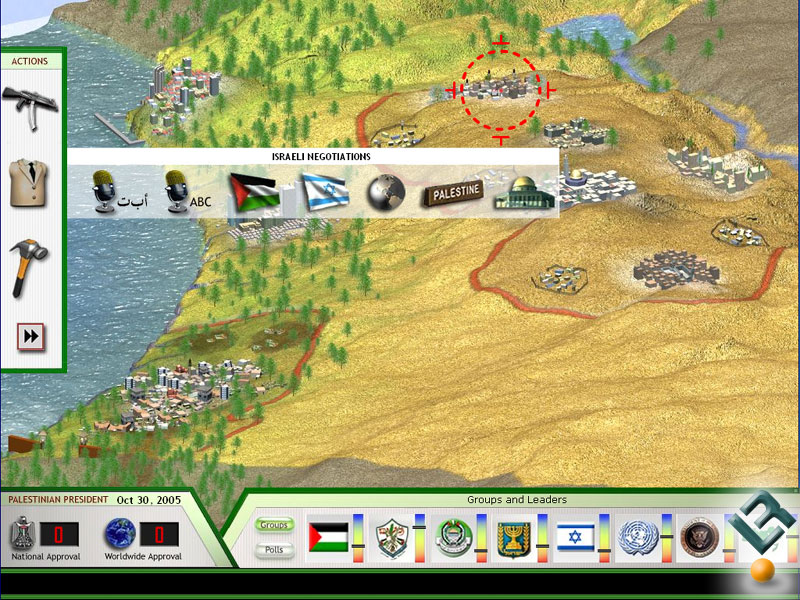Select the Palestinian flag group
Image resolution: width=800 pixels, height=600 pixels.
click(x=328, y=537)
